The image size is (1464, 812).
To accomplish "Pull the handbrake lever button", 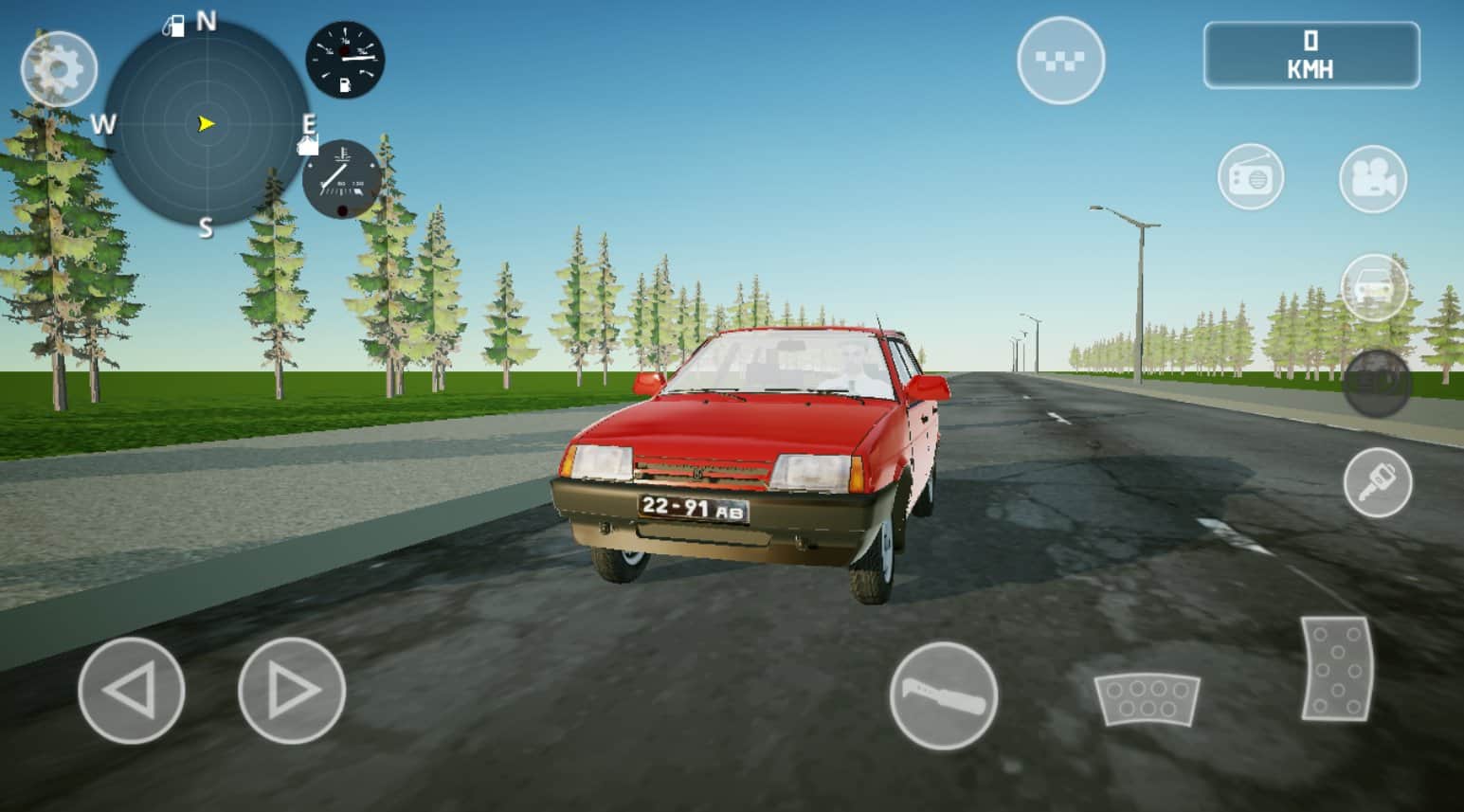I will tap(944, 695).
